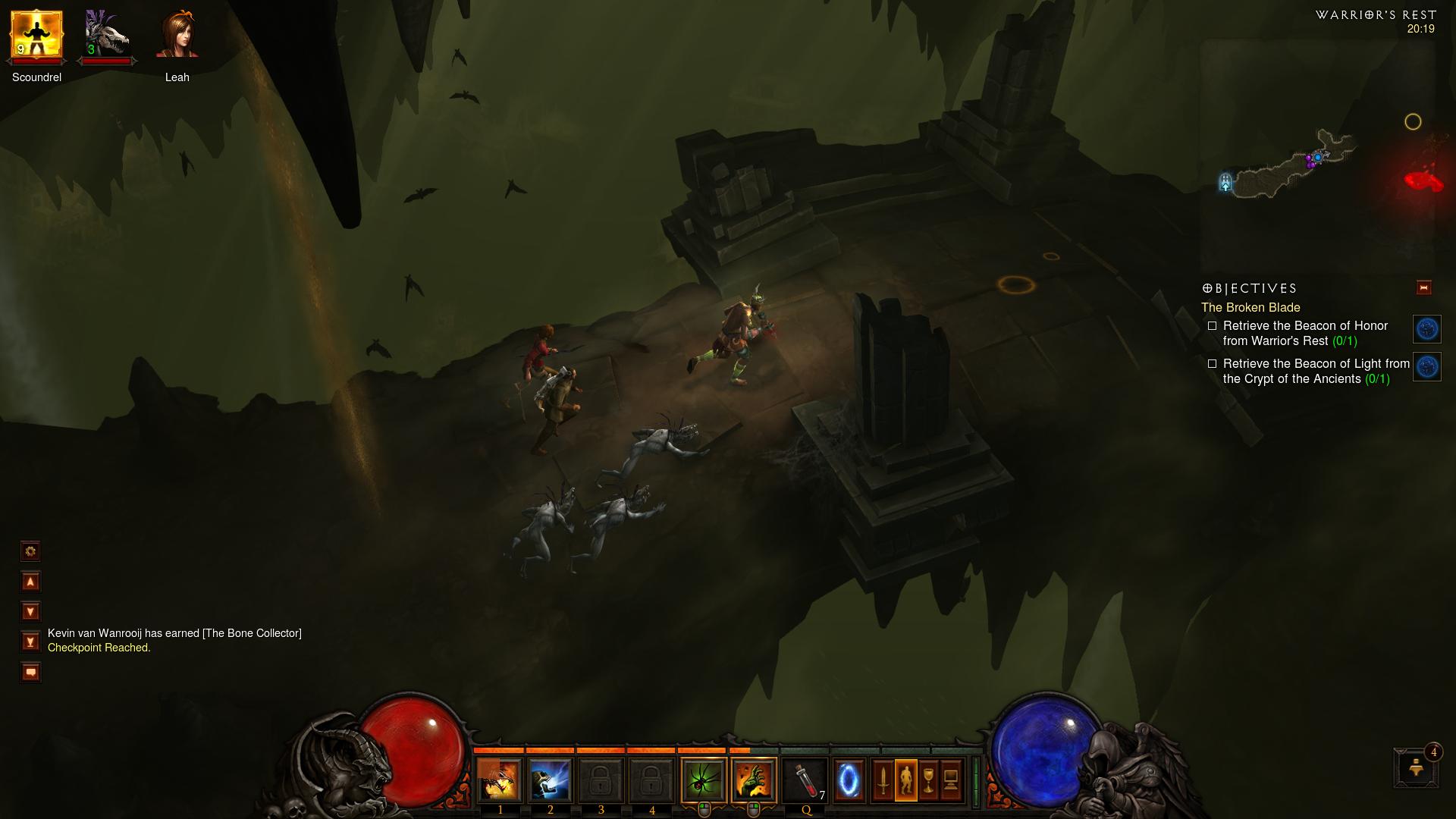
Task: Collapse the Objectives tracker panel
Action: pos(1423,287)
